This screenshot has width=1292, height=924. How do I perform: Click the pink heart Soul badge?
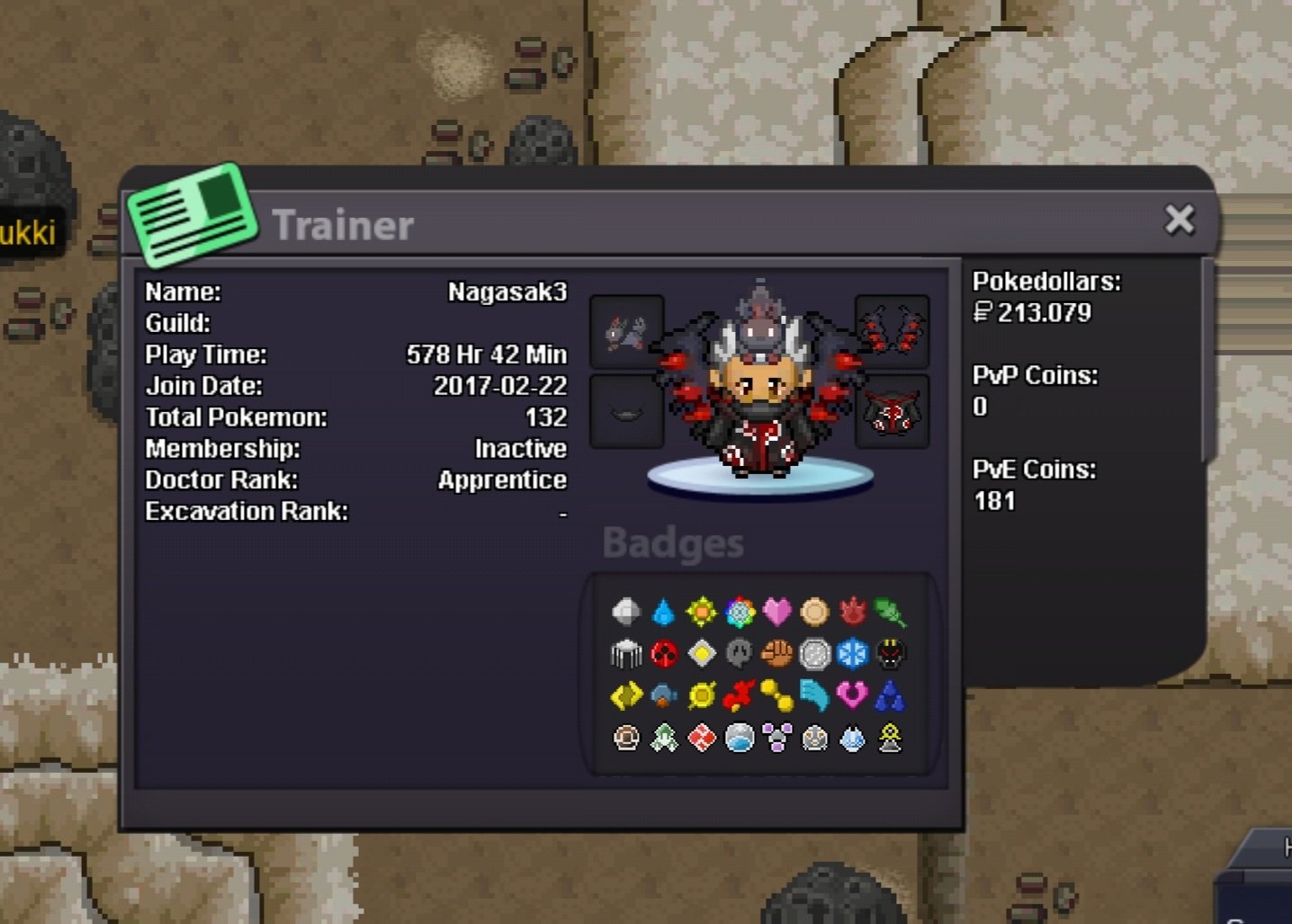tap(777, 612)
